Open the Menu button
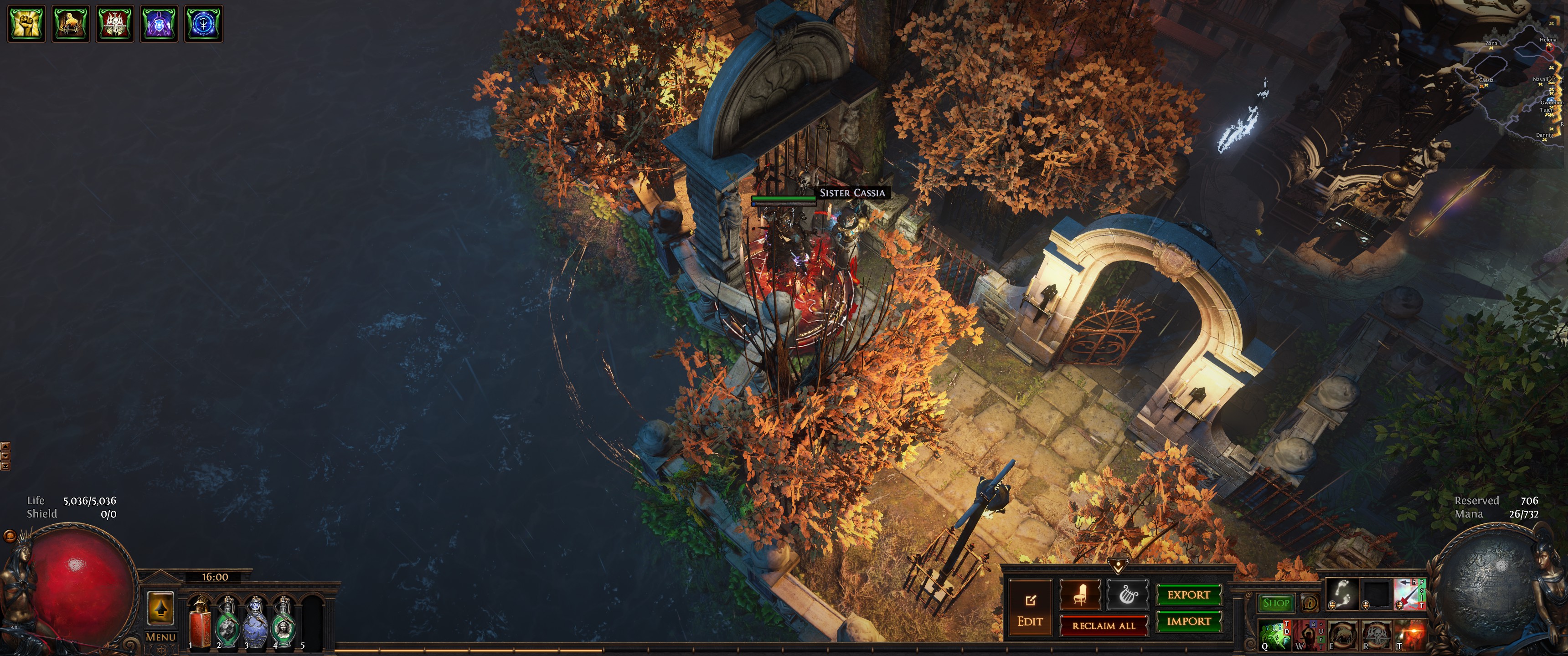This screenshot has width=1568, height=656. point(161,637)
